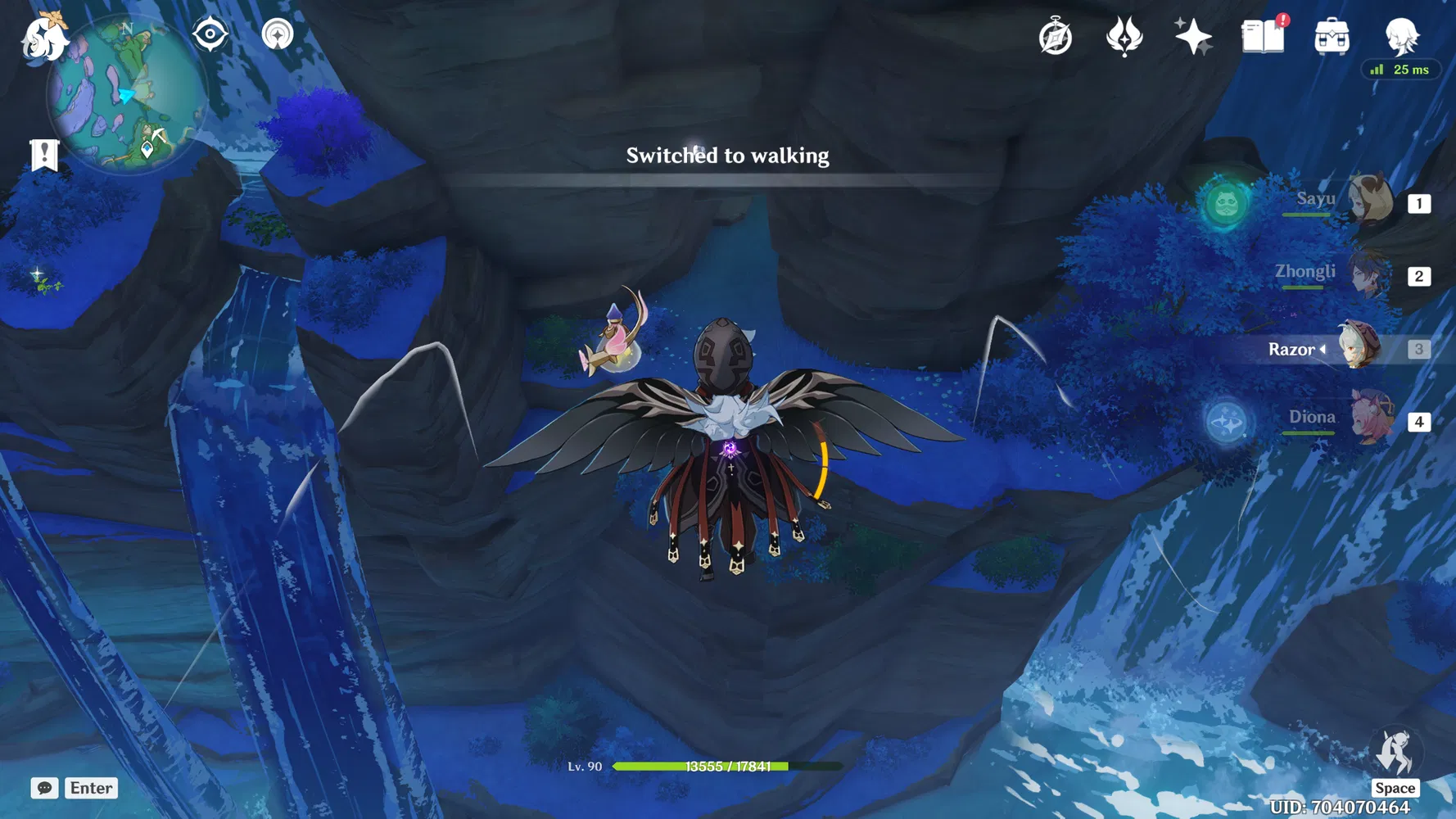The width and height of the screenshot is (1456, 819).
Task: Click the Enter chat button
Action: coord(91,788)
